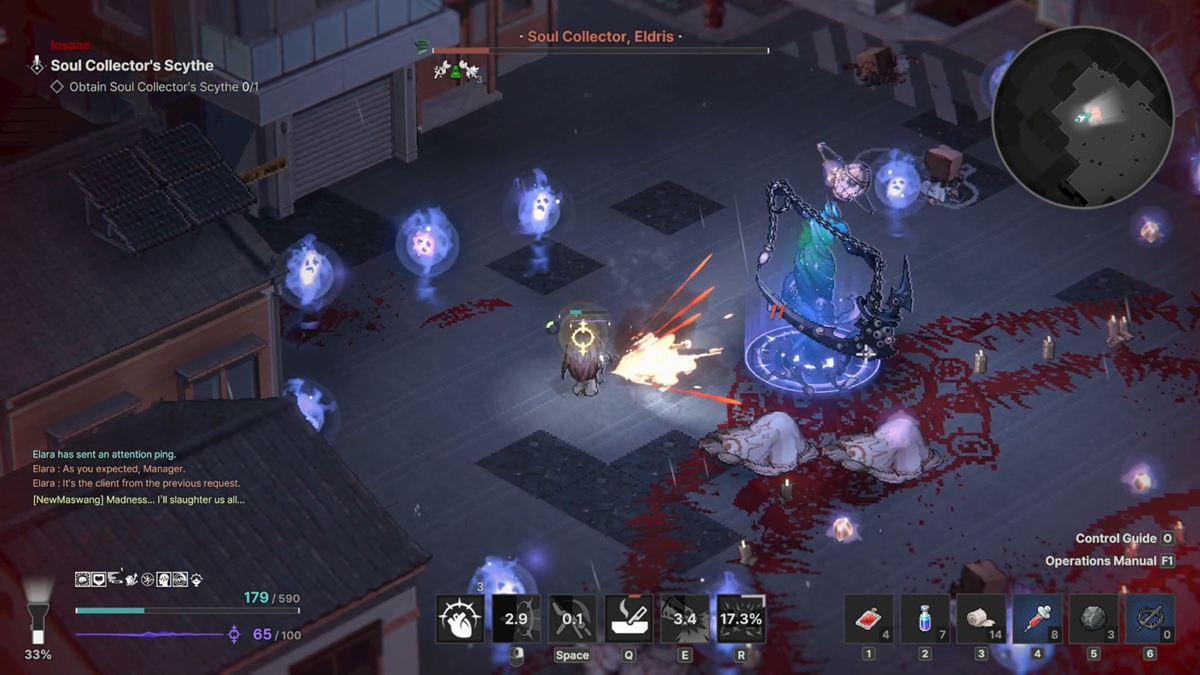Image resolution: width=1200 pixels, height=675 pixels.
Task: Activate the thorned heart ability icon
Action: coord(460,619)
